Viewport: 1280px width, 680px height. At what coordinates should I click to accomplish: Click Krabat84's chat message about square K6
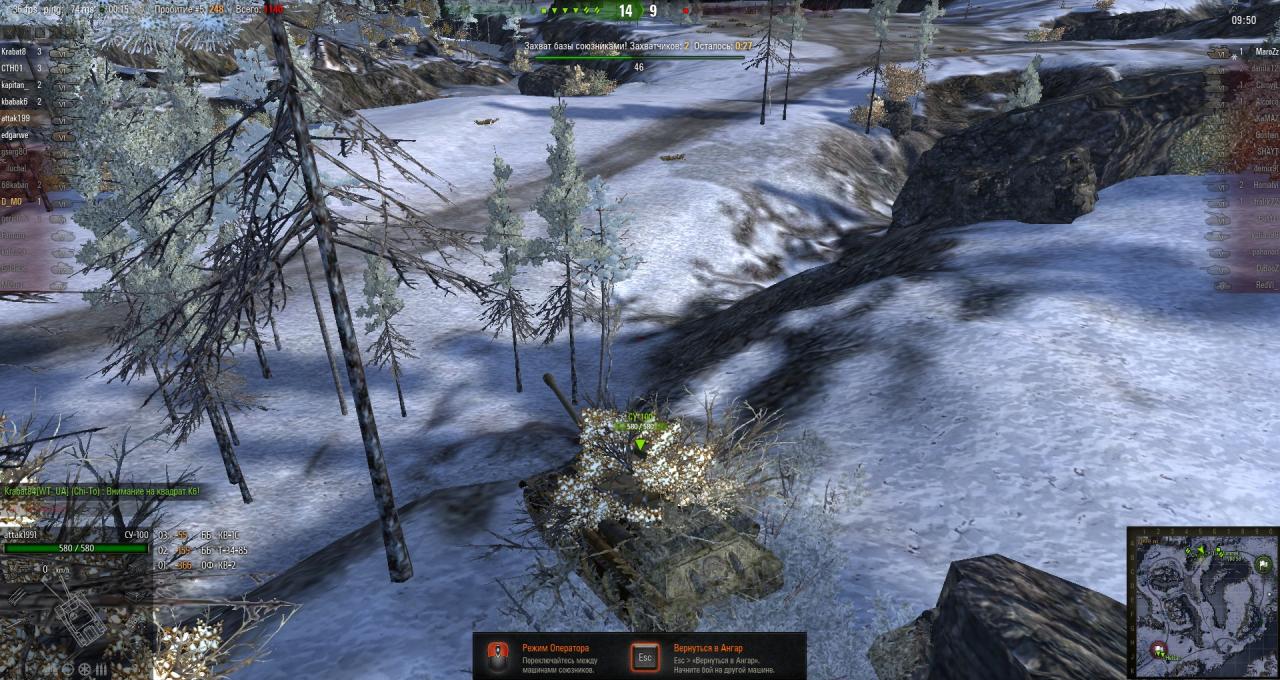coord(101,491)
